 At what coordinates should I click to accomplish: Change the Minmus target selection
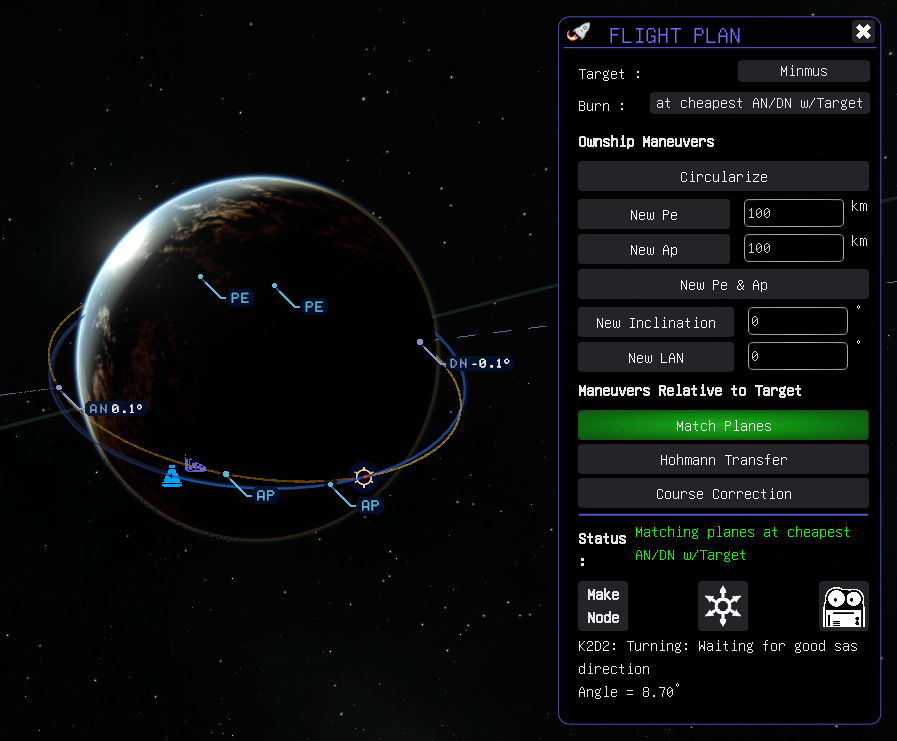click(x=803, y=71)
